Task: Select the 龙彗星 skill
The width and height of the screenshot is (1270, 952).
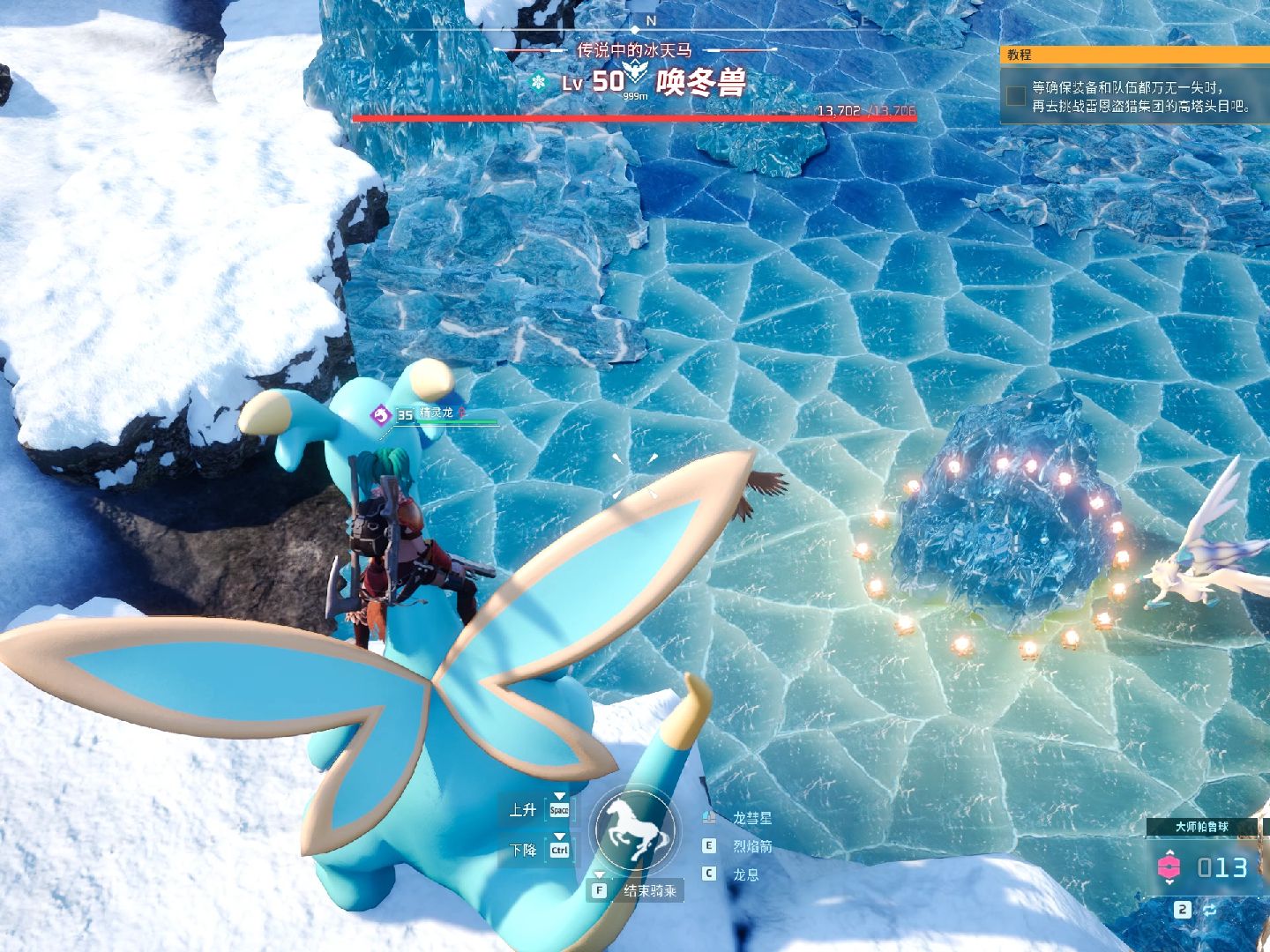Action: coord(751,818)
